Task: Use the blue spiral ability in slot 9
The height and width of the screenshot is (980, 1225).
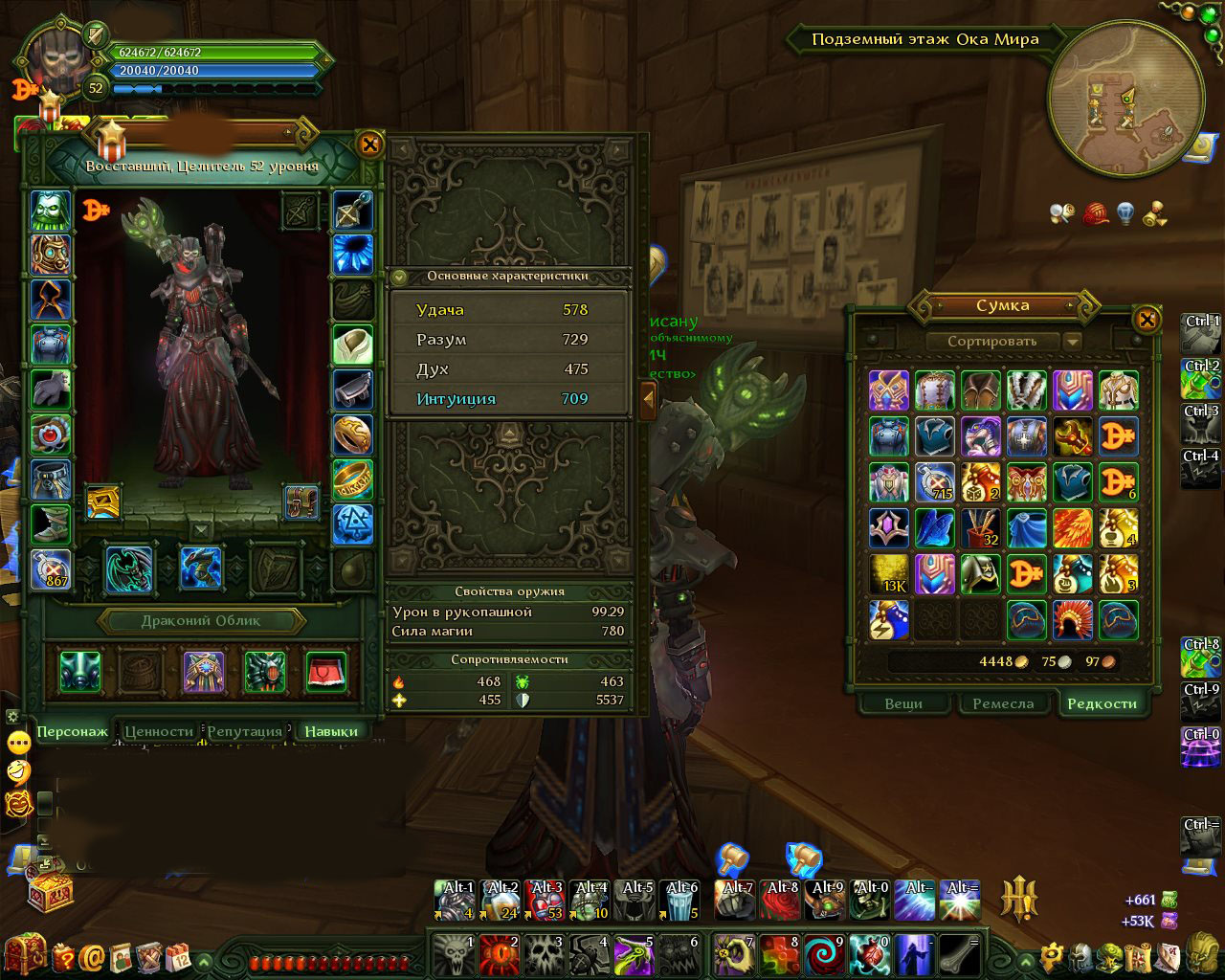Action: [x=824, y=954]
